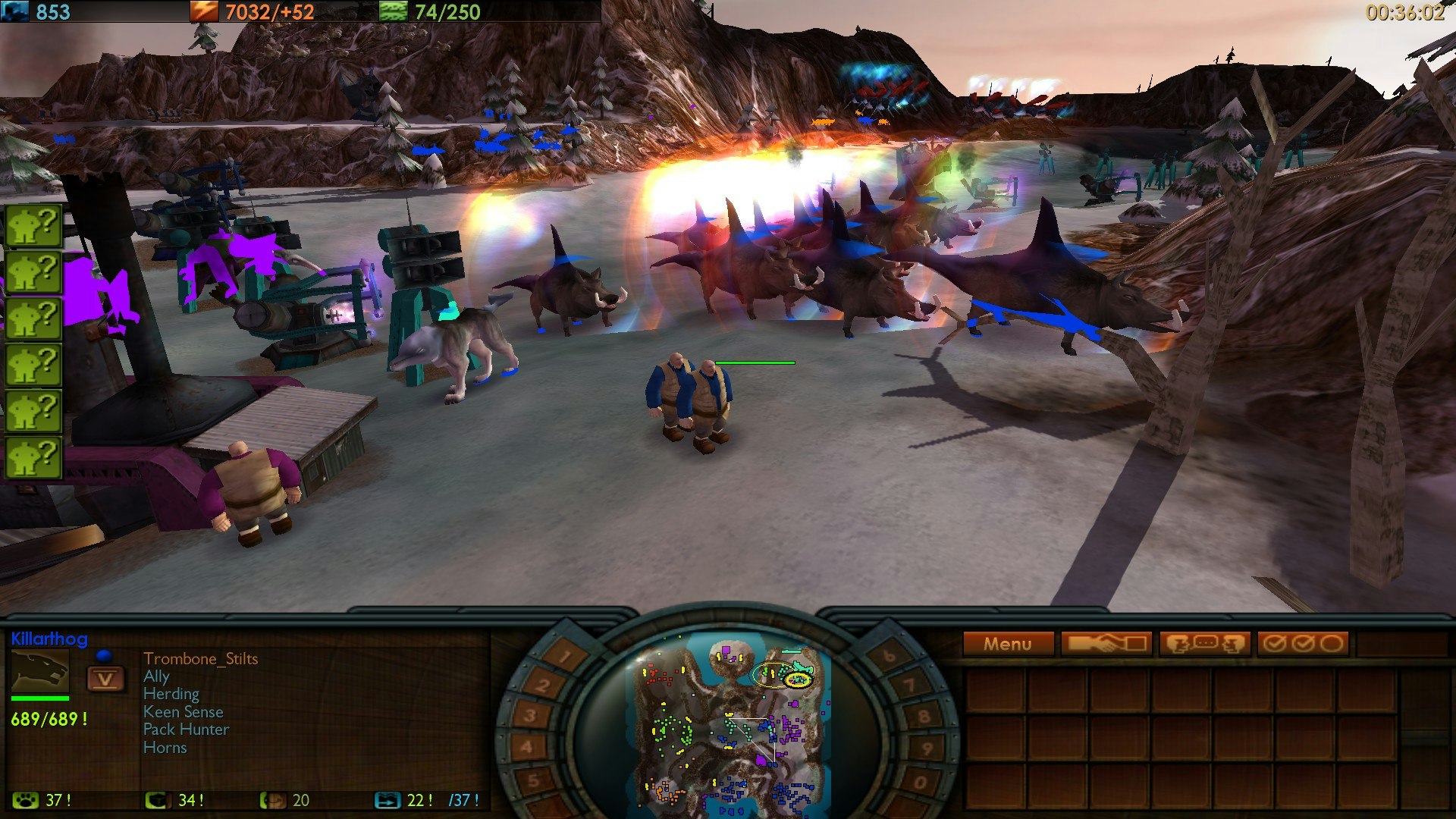Open the objectives checkmark panel

[x=1304, y=643]
